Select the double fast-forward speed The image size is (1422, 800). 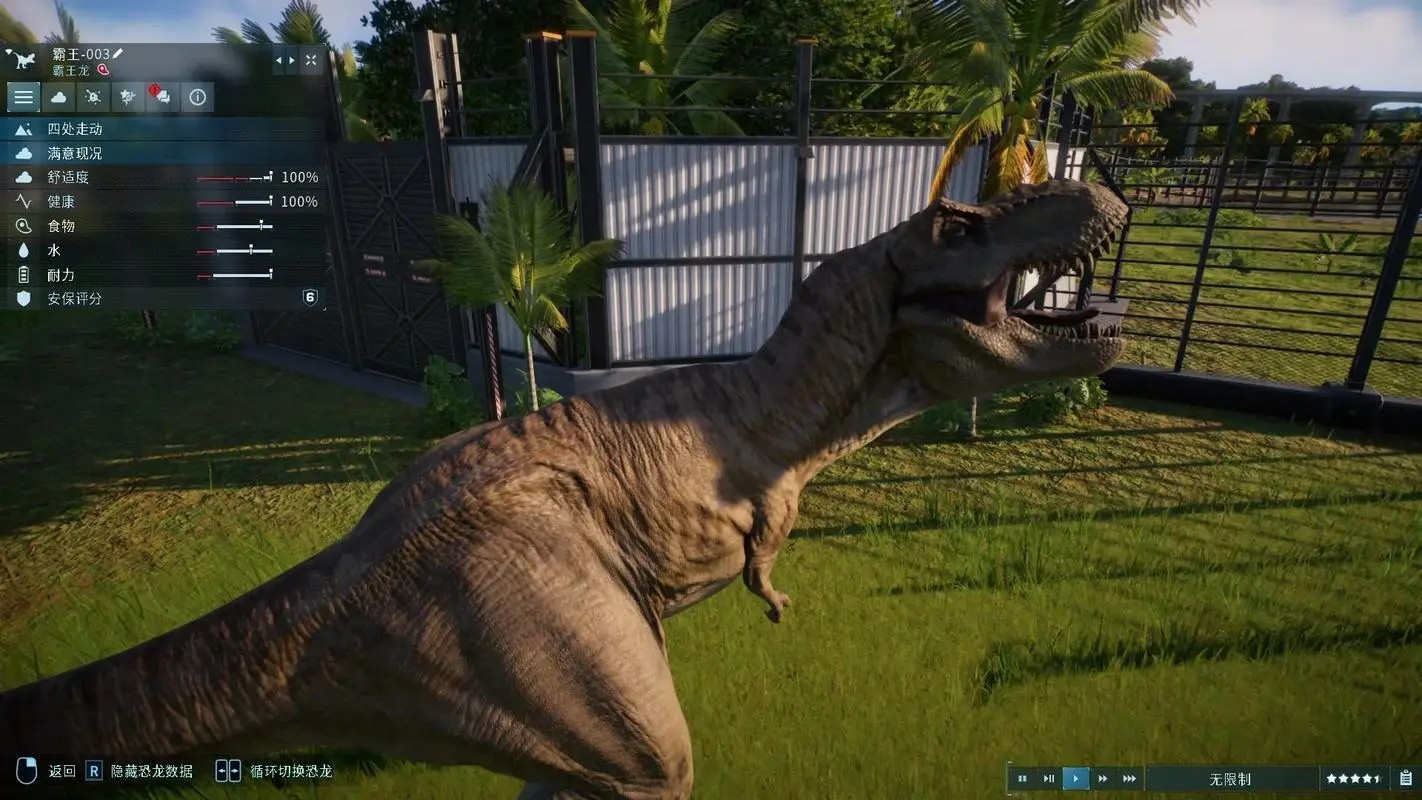point(1103,779)
